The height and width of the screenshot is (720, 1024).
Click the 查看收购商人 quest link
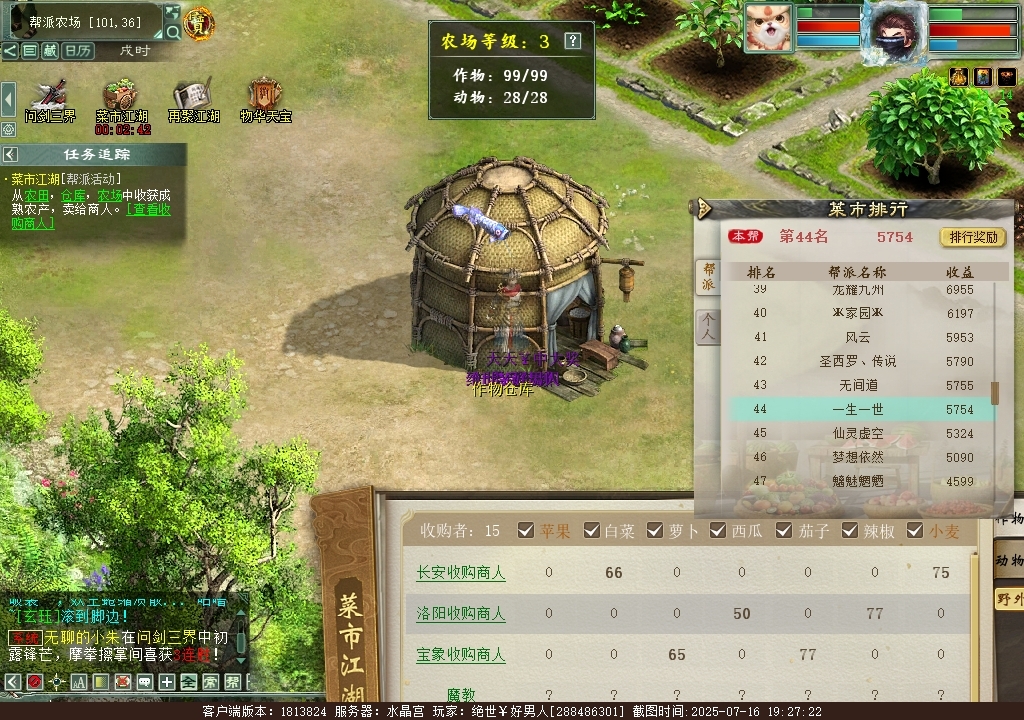coord(146,210)
